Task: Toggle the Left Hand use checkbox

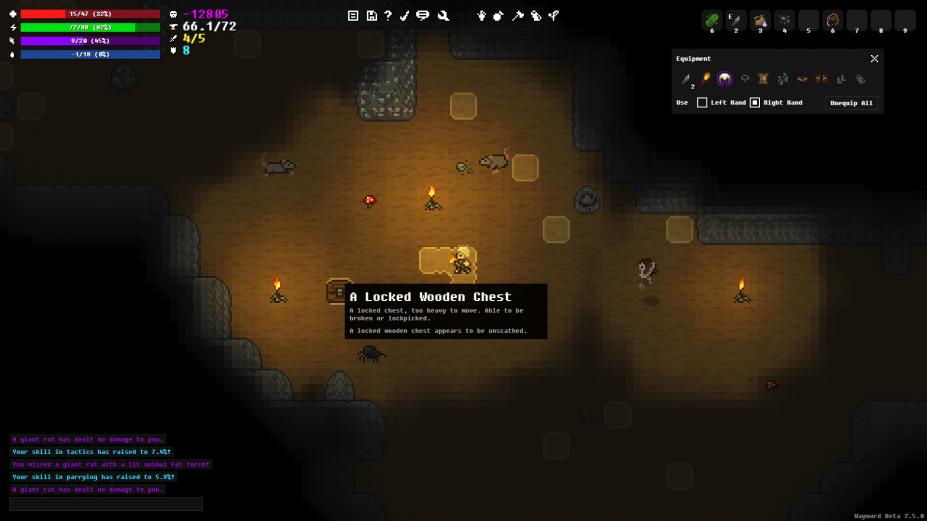Action: pos(702,103)
